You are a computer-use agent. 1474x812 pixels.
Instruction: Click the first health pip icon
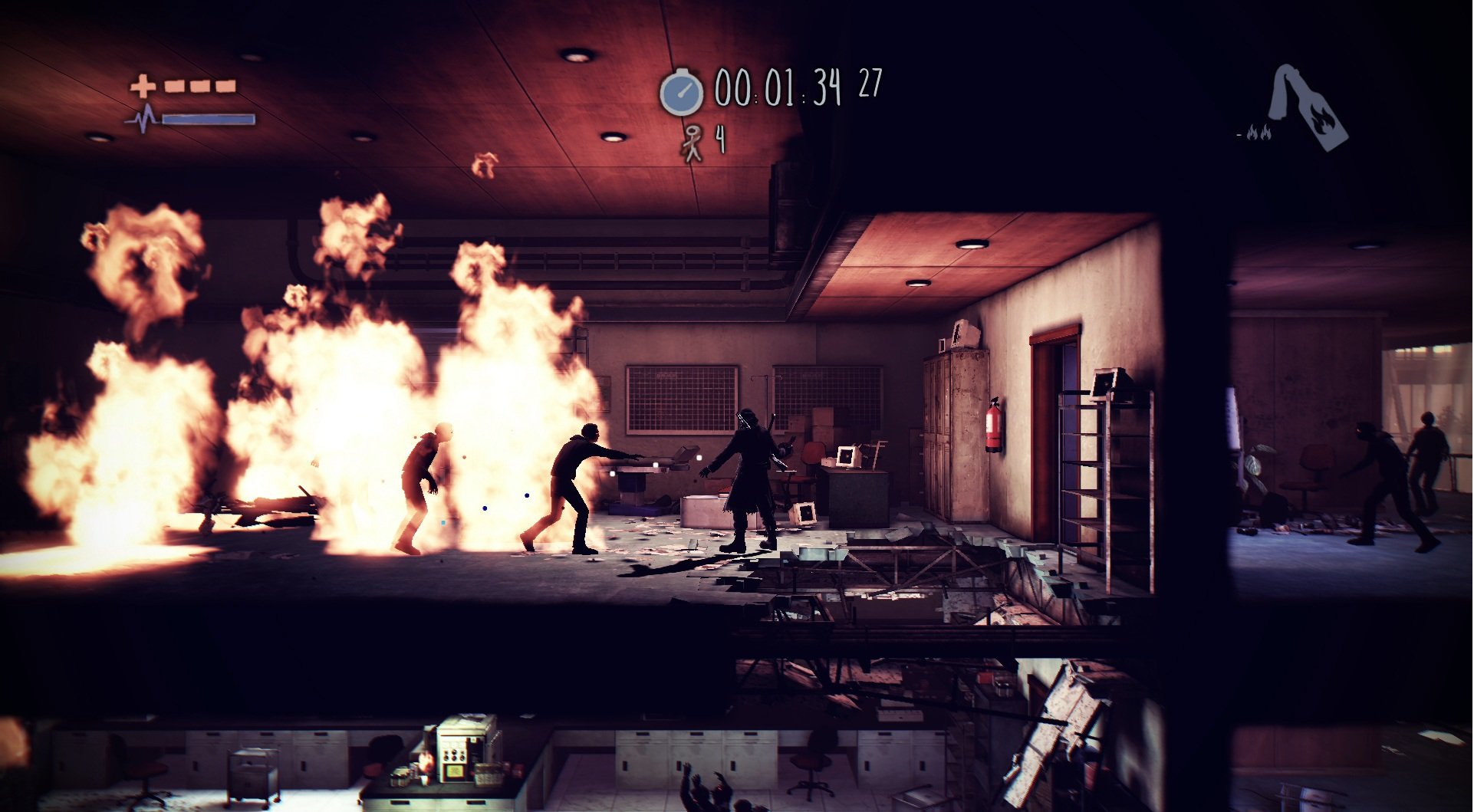(174, 86)
